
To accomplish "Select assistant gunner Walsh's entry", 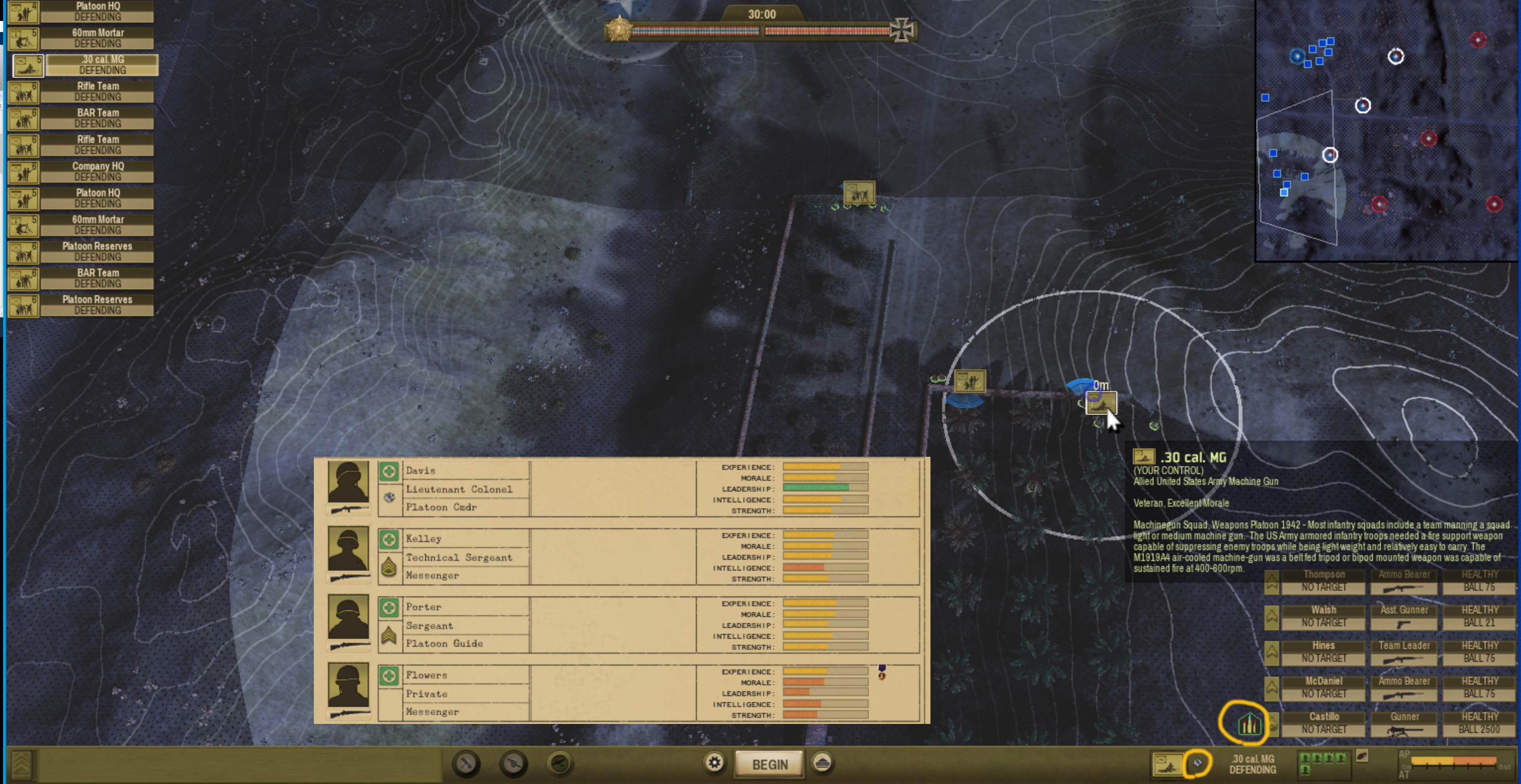I will pos(1323,616).
